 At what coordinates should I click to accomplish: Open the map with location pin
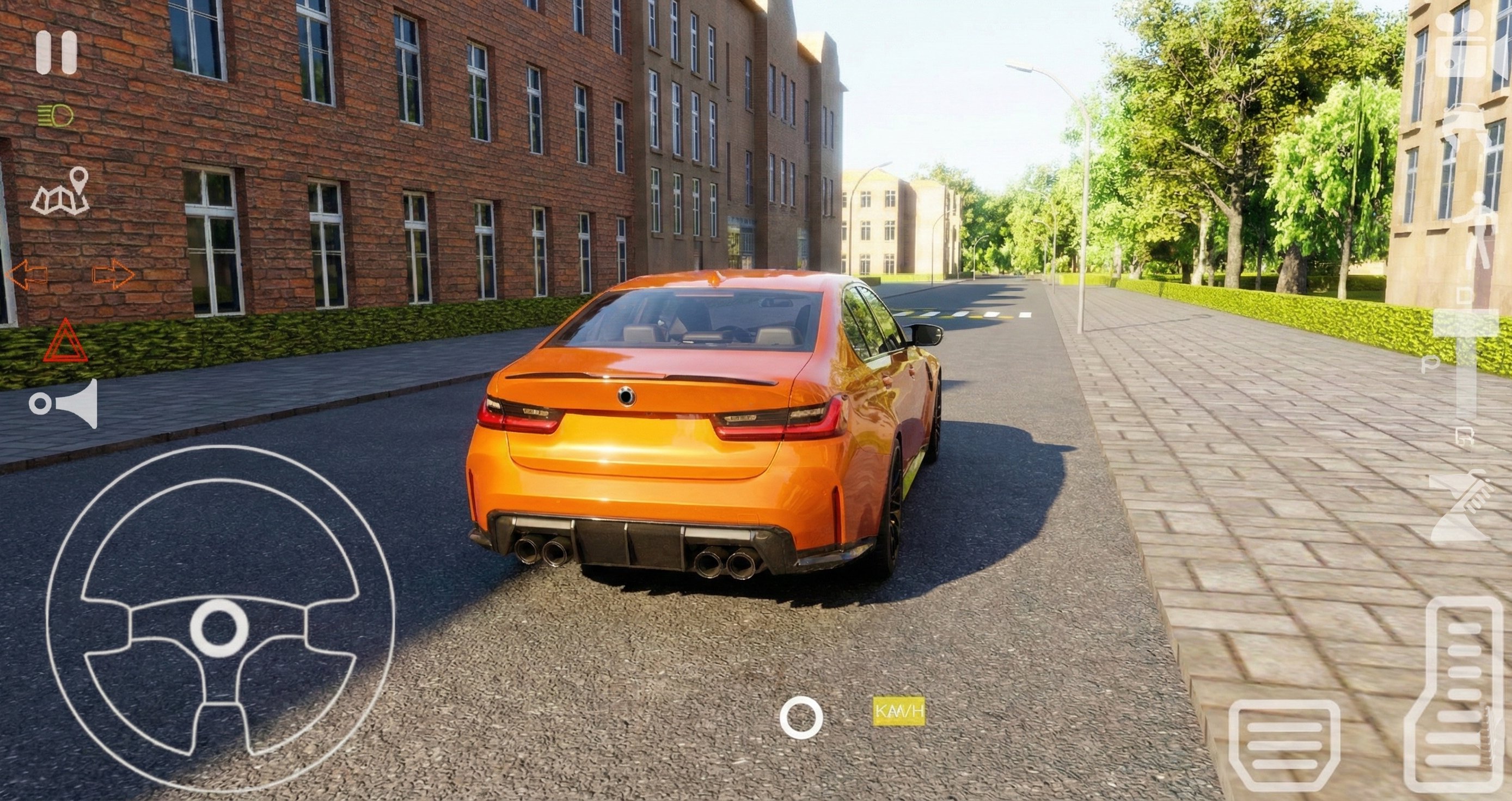pos(60,192)
